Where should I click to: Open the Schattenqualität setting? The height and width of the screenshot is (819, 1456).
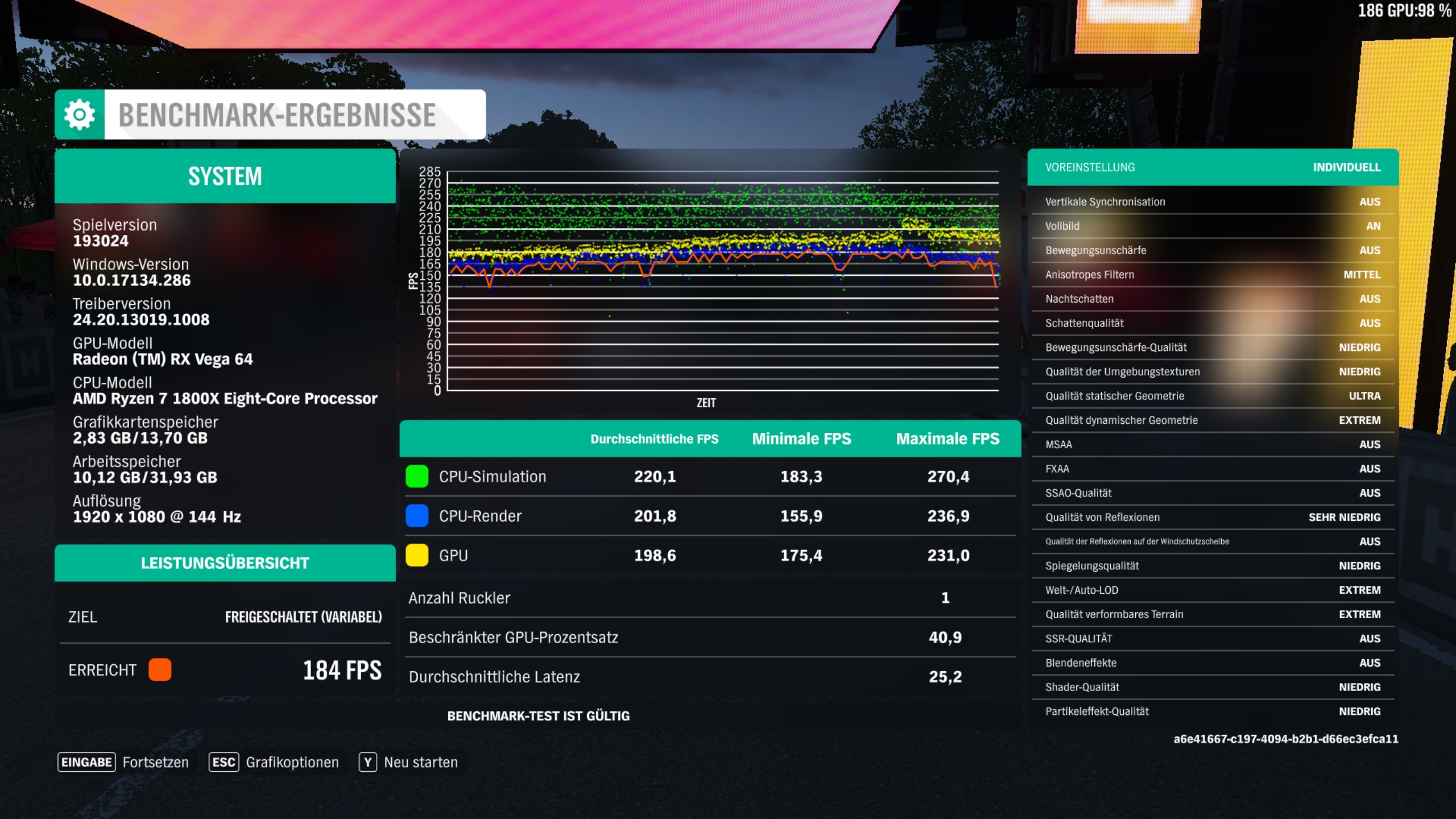coord(1211,322)
